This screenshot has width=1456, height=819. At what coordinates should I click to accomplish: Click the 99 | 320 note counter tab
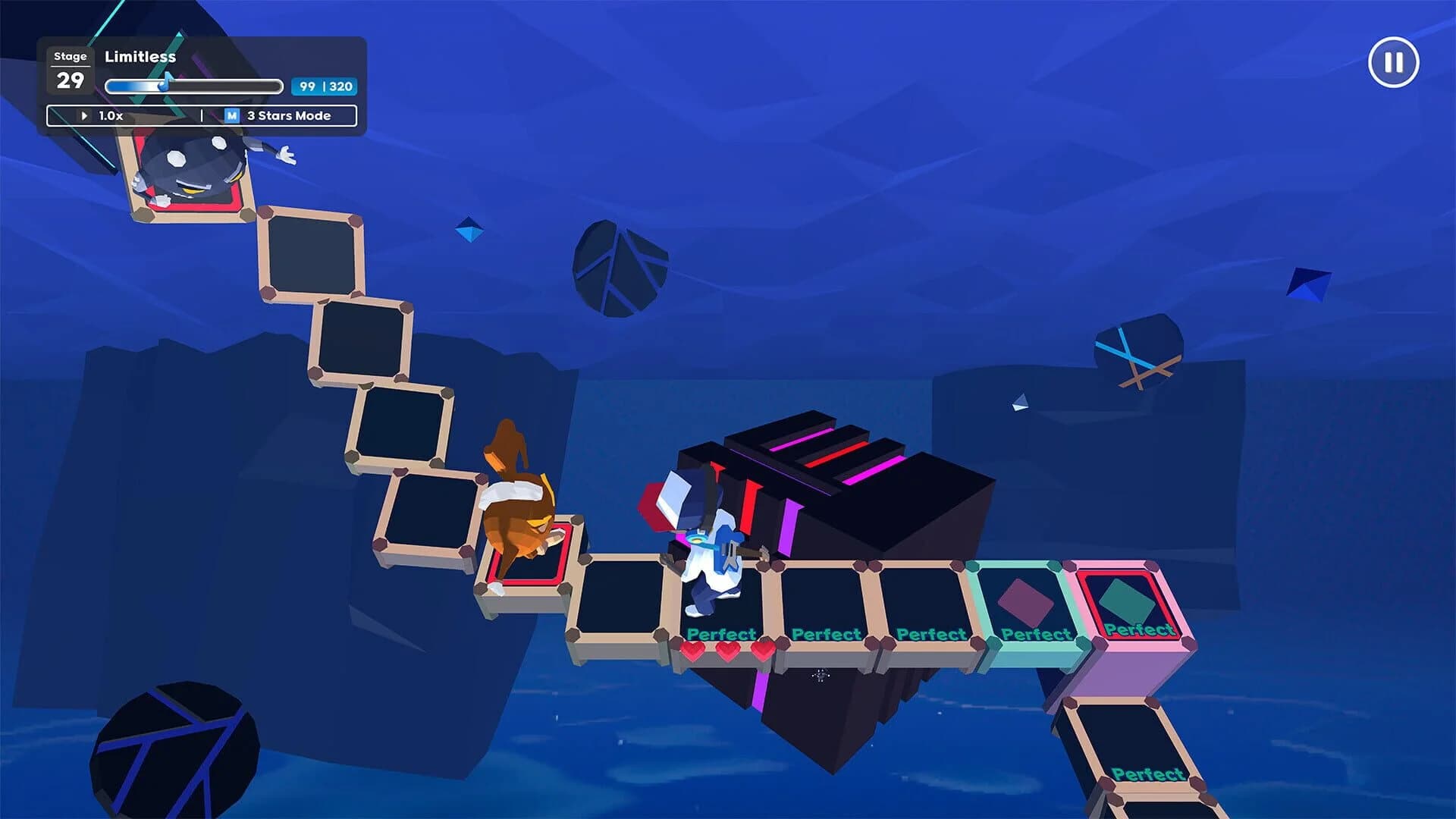point(323,87)
